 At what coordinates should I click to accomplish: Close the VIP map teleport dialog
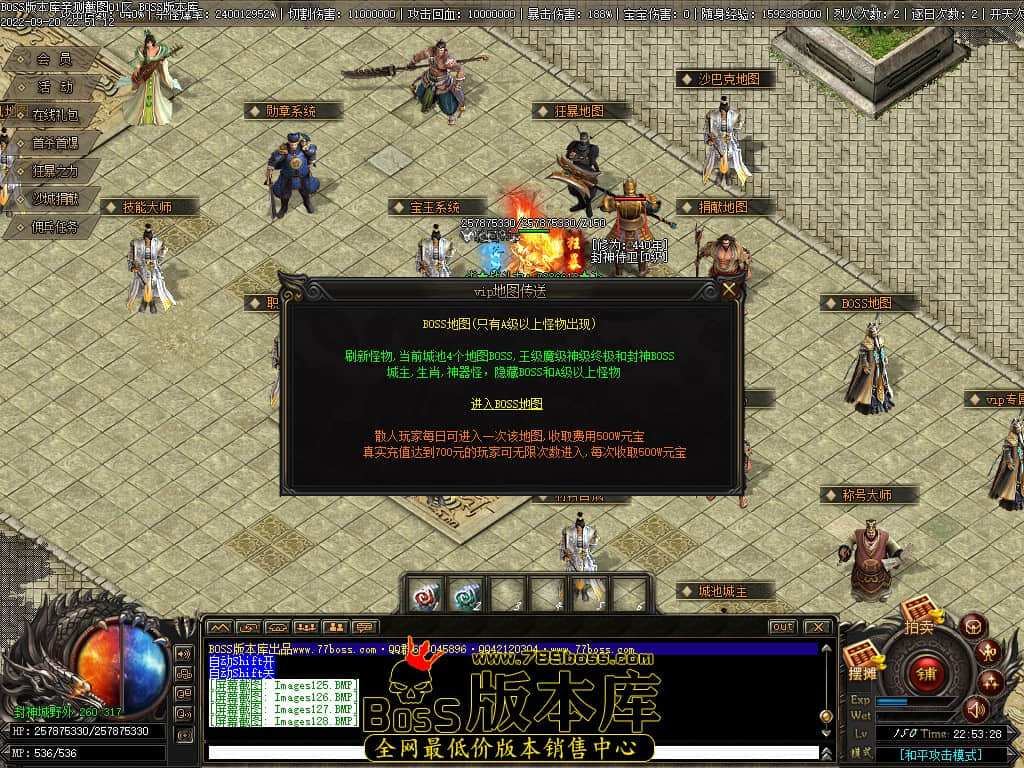730,290
